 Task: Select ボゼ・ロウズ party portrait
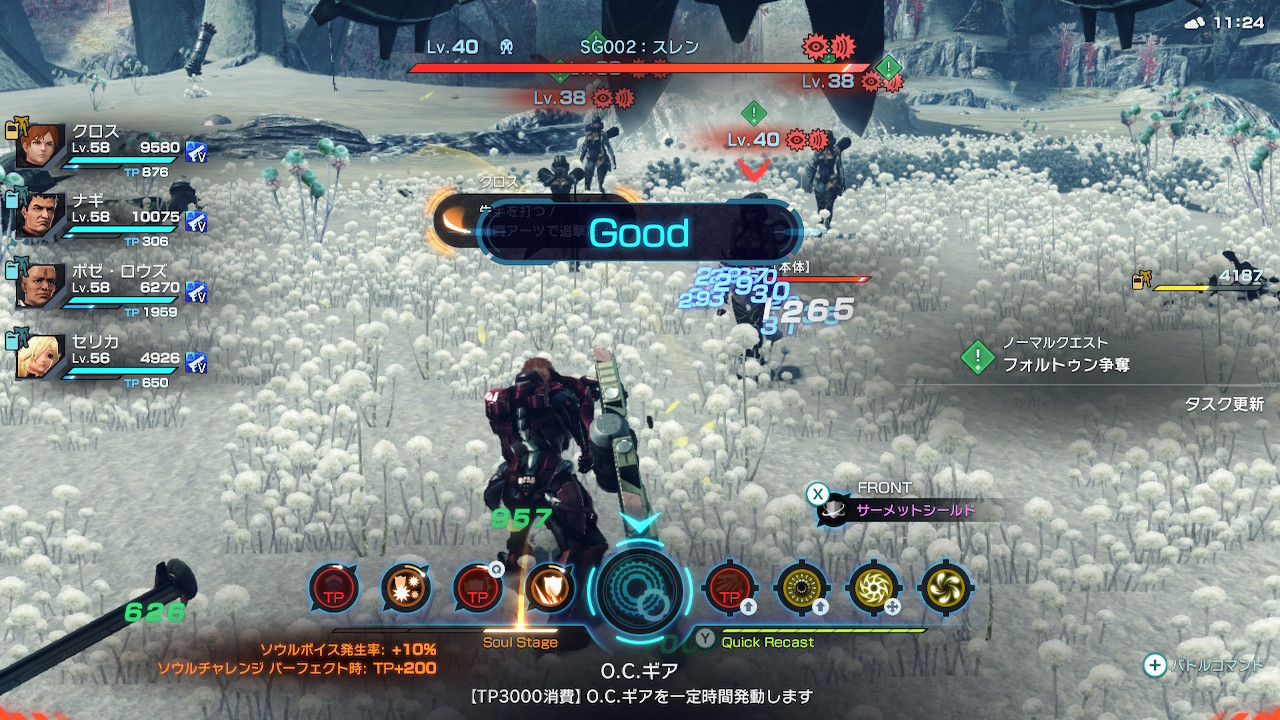pos(41,286)
